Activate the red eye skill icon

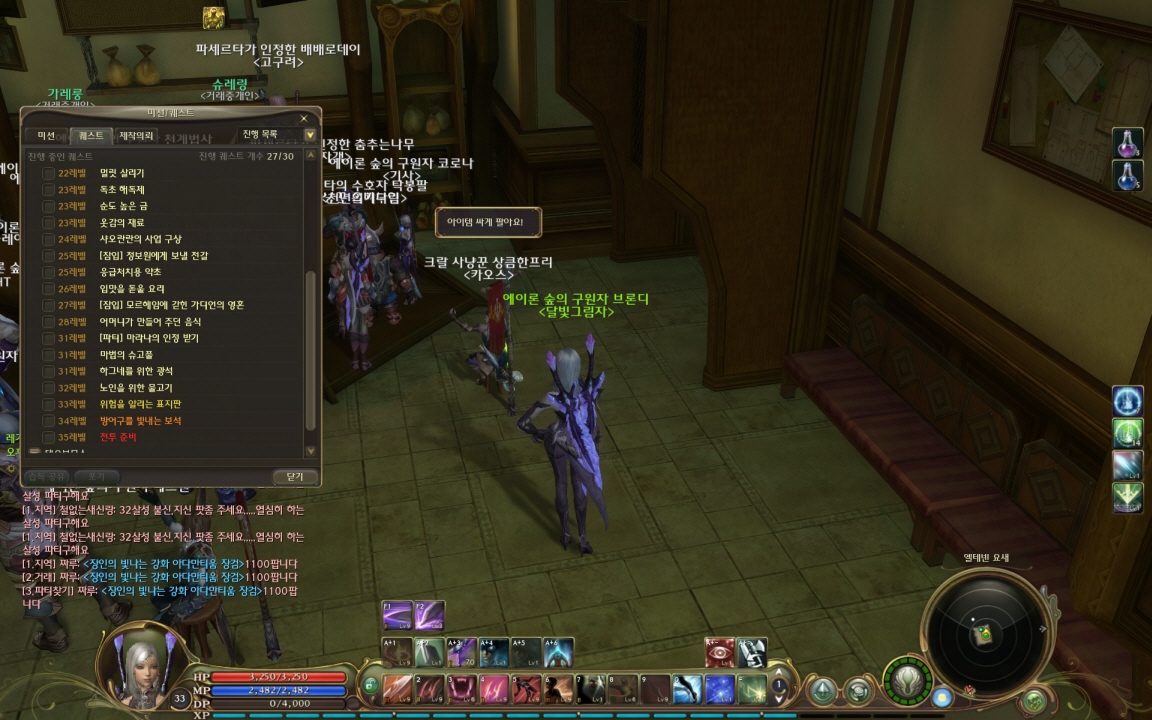coord(719,652)
